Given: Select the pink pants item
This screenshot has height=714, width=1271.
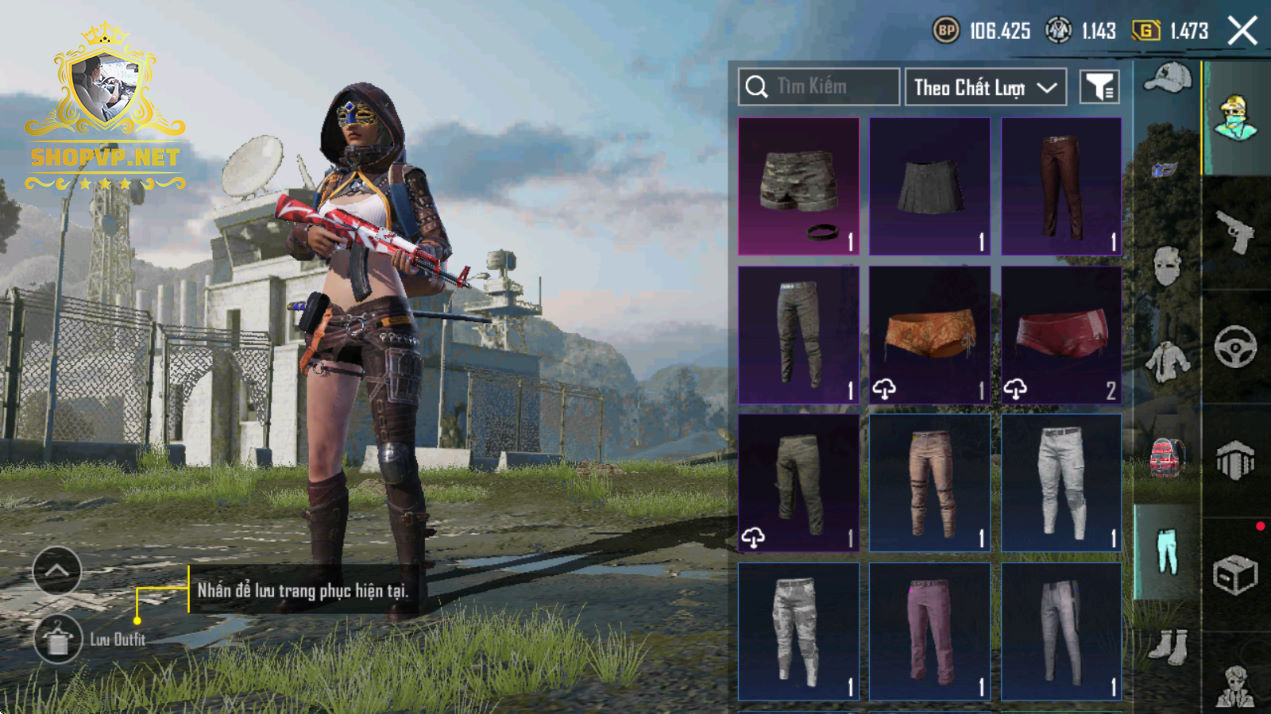Looking at the screenshot, I should (x=929, y=631).
